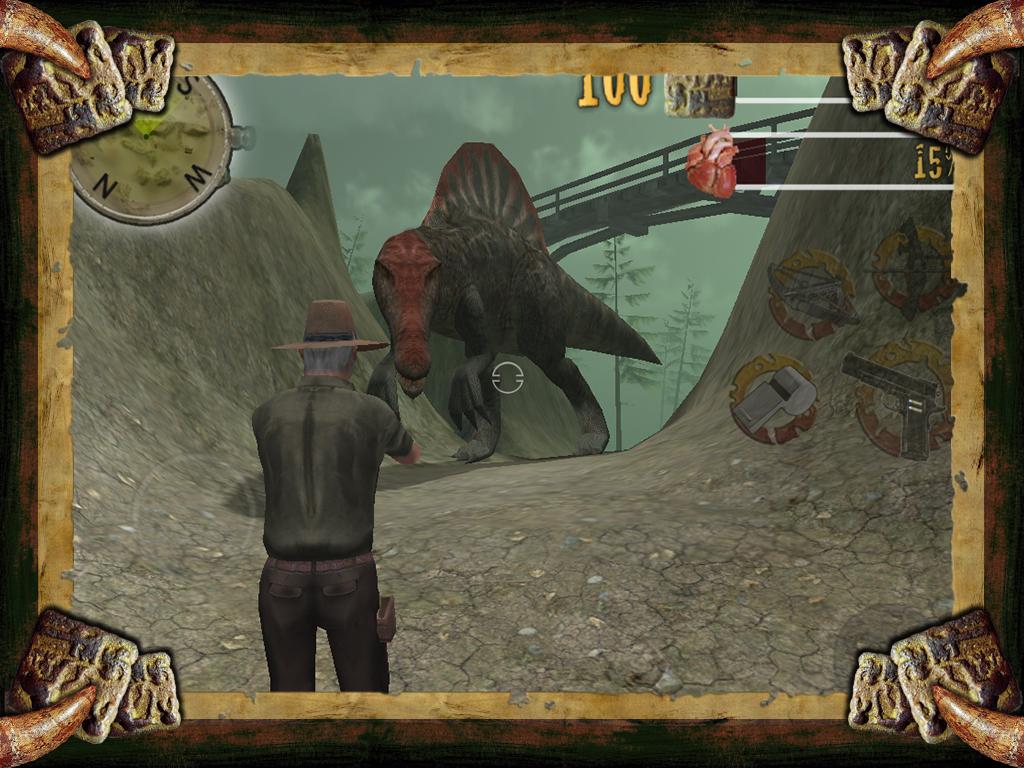Blow the whistle call icon
The height and width of the screenshot is (768, 1024).
coord(773,399)
